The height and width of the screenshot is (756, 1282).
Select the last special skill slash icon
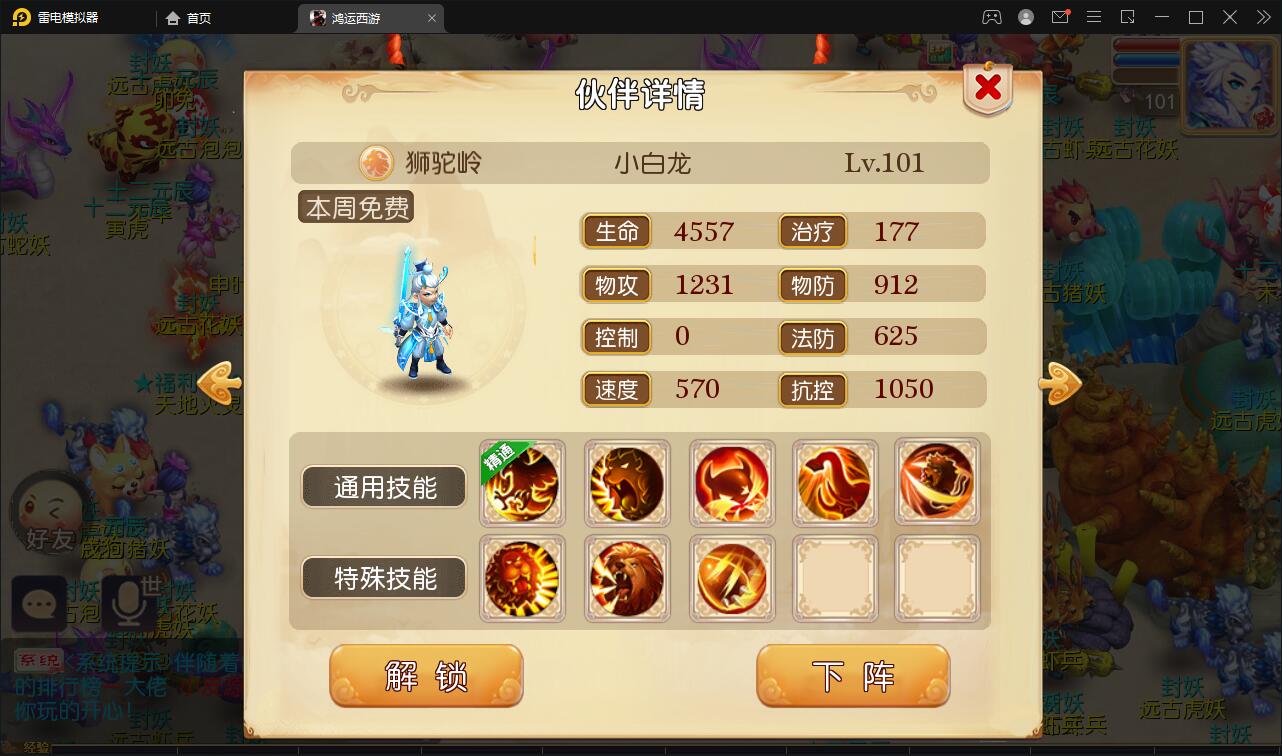click(x=732, y=578)
